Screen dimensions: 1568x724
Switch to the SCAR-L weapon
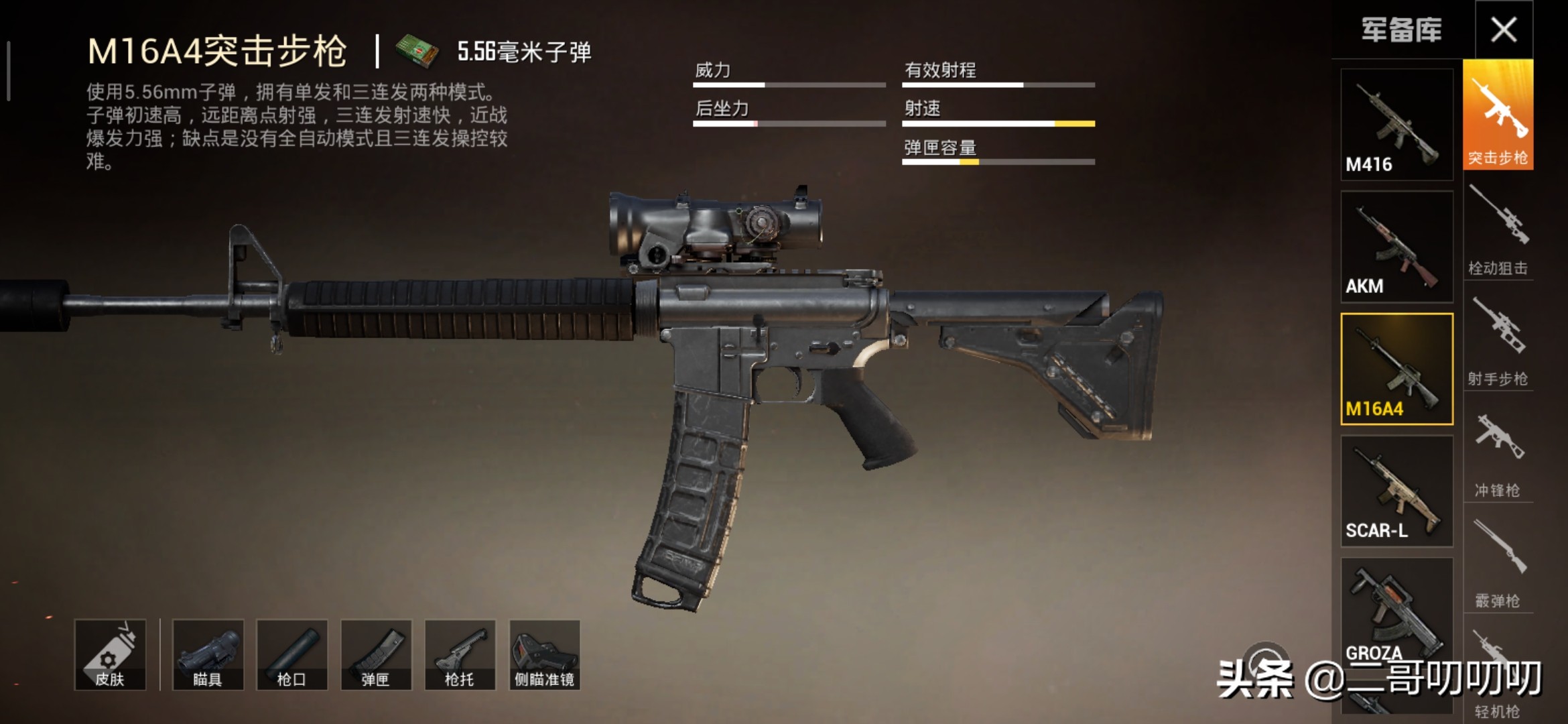1396,489
